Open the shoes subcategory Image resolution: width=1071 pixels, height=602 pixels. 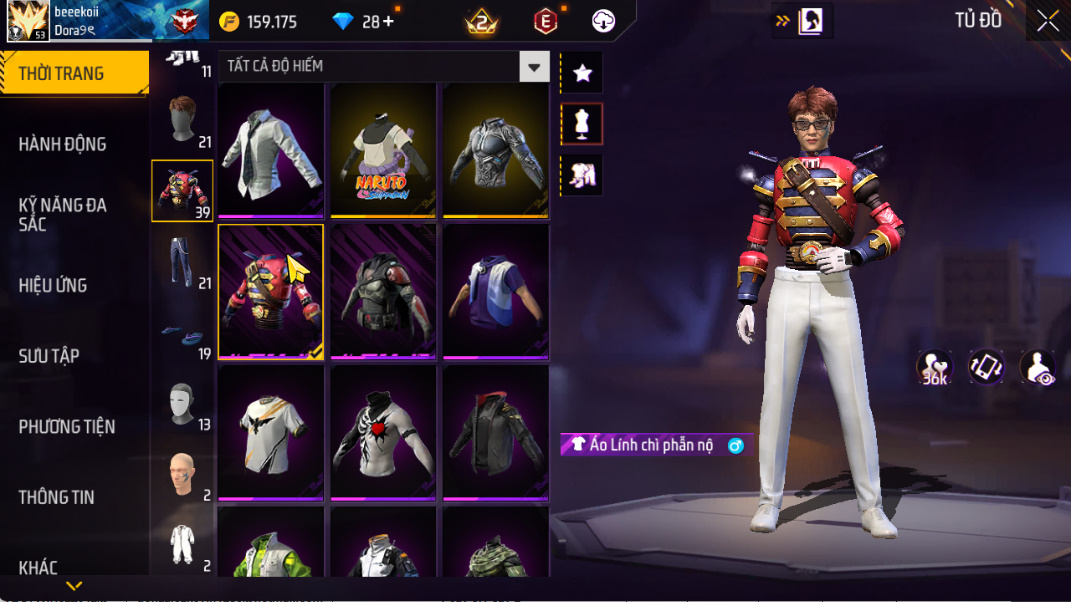pos(181,335)
